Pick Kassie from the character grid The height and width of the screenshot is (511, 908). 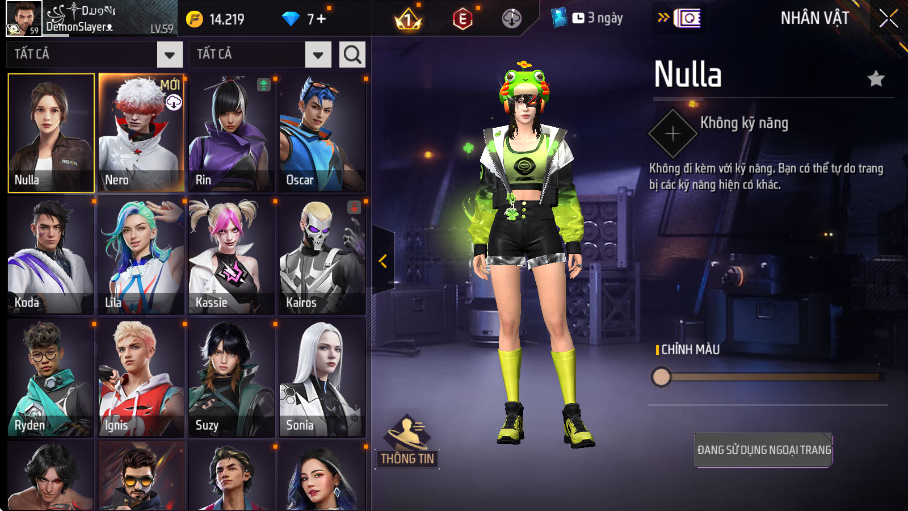point(231,255)
